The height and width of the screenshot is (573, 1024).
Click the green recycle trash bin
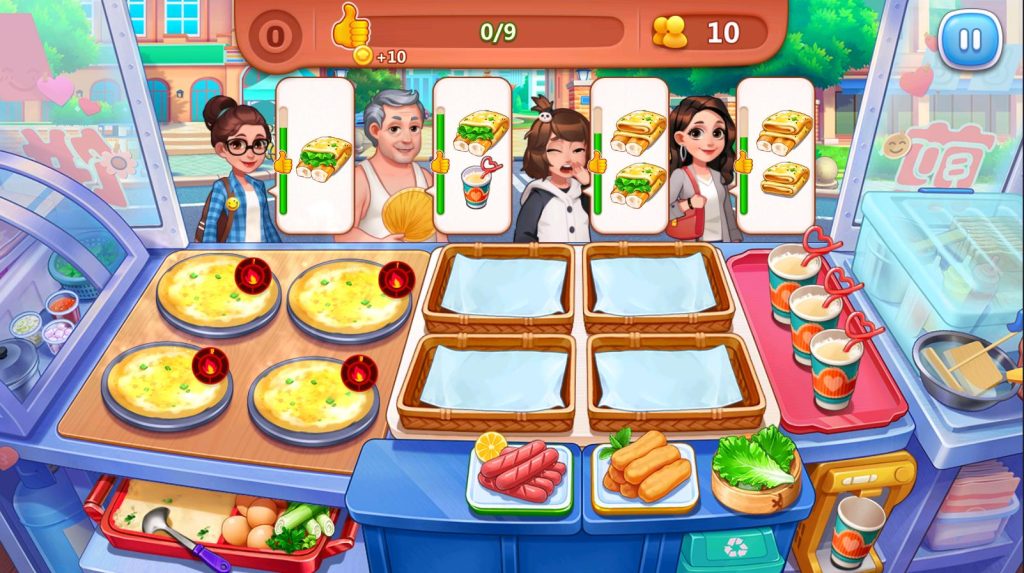732,549
